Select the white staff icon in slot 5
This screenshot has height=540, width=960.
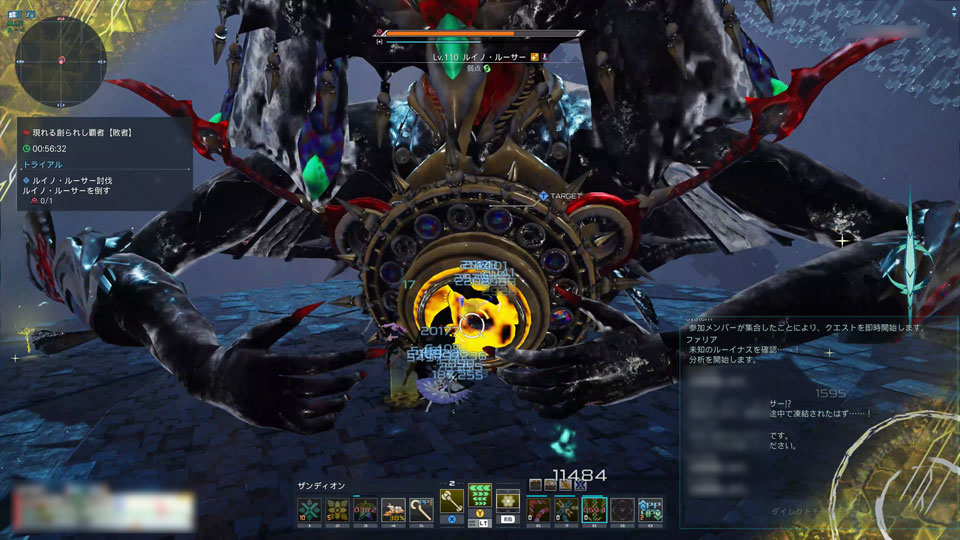(421, 509)
